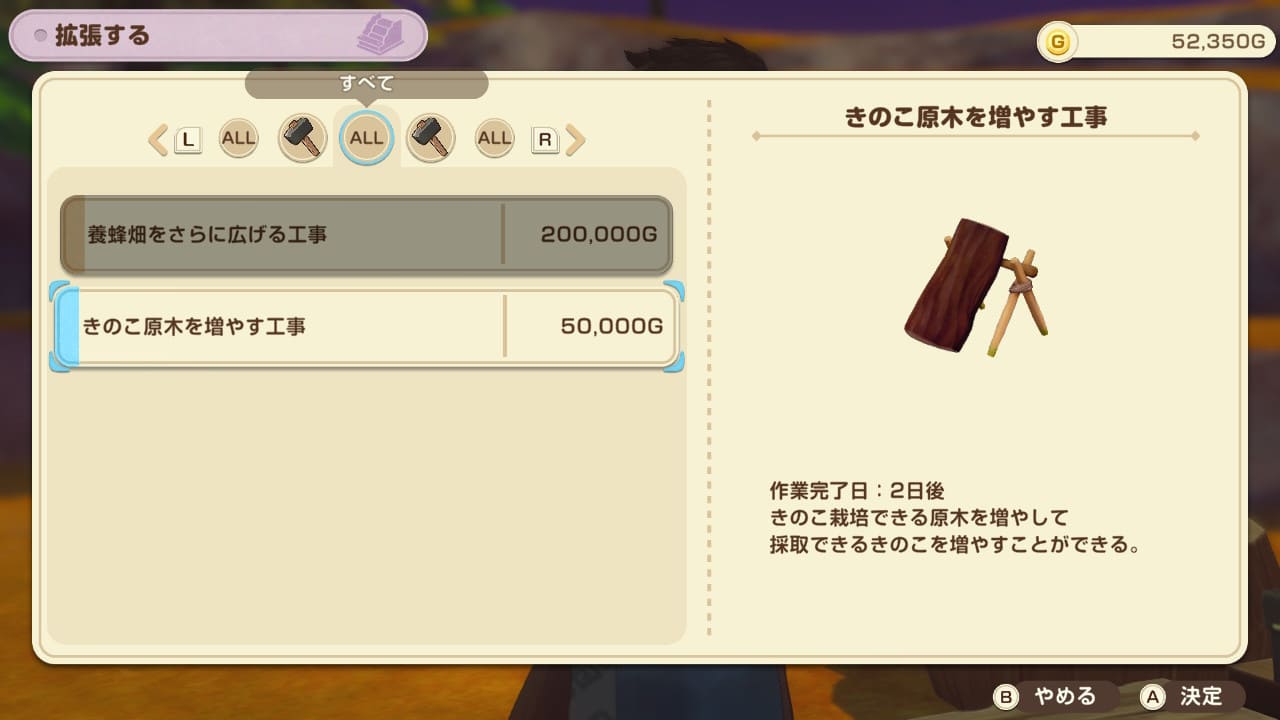The width and height of the screenshot is (1280, 720).
Task: Activate the highlighted center ALL category
Action: point(366,137)
